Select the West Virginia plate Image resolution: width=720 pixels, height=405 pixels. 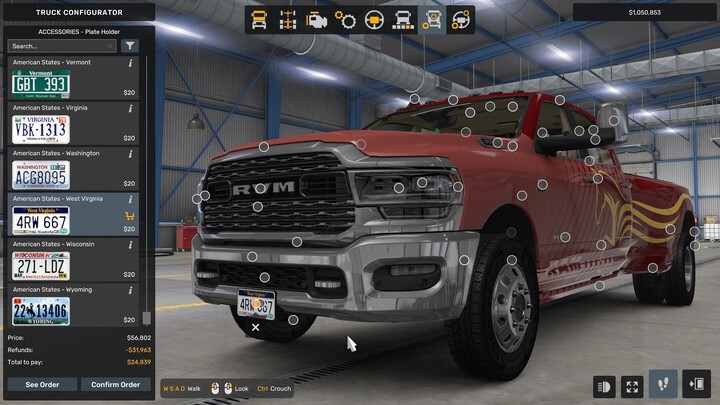coord(40,221)
